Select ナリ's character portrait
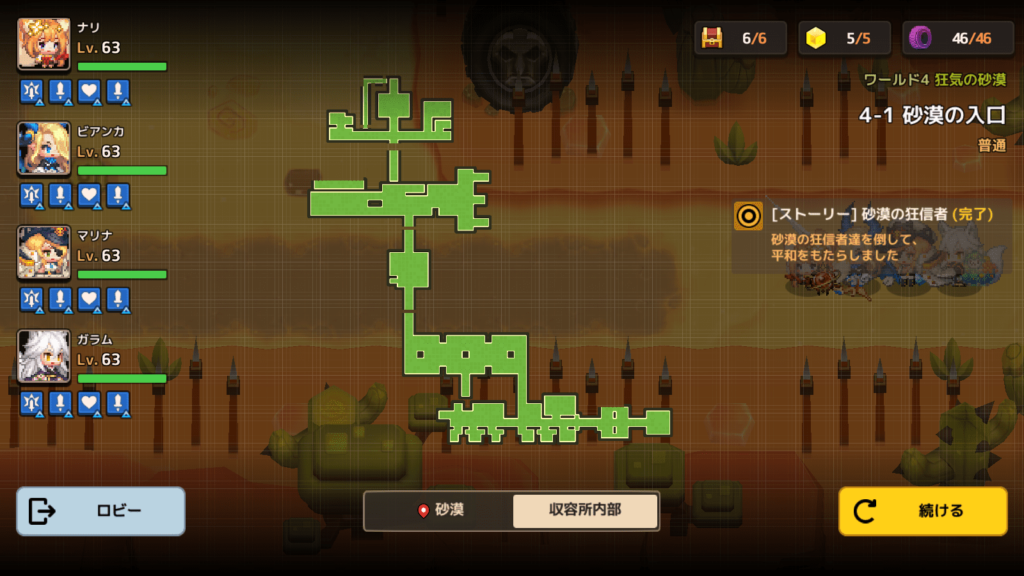The height and width of the screenshot is (576, 1024). 44,44
